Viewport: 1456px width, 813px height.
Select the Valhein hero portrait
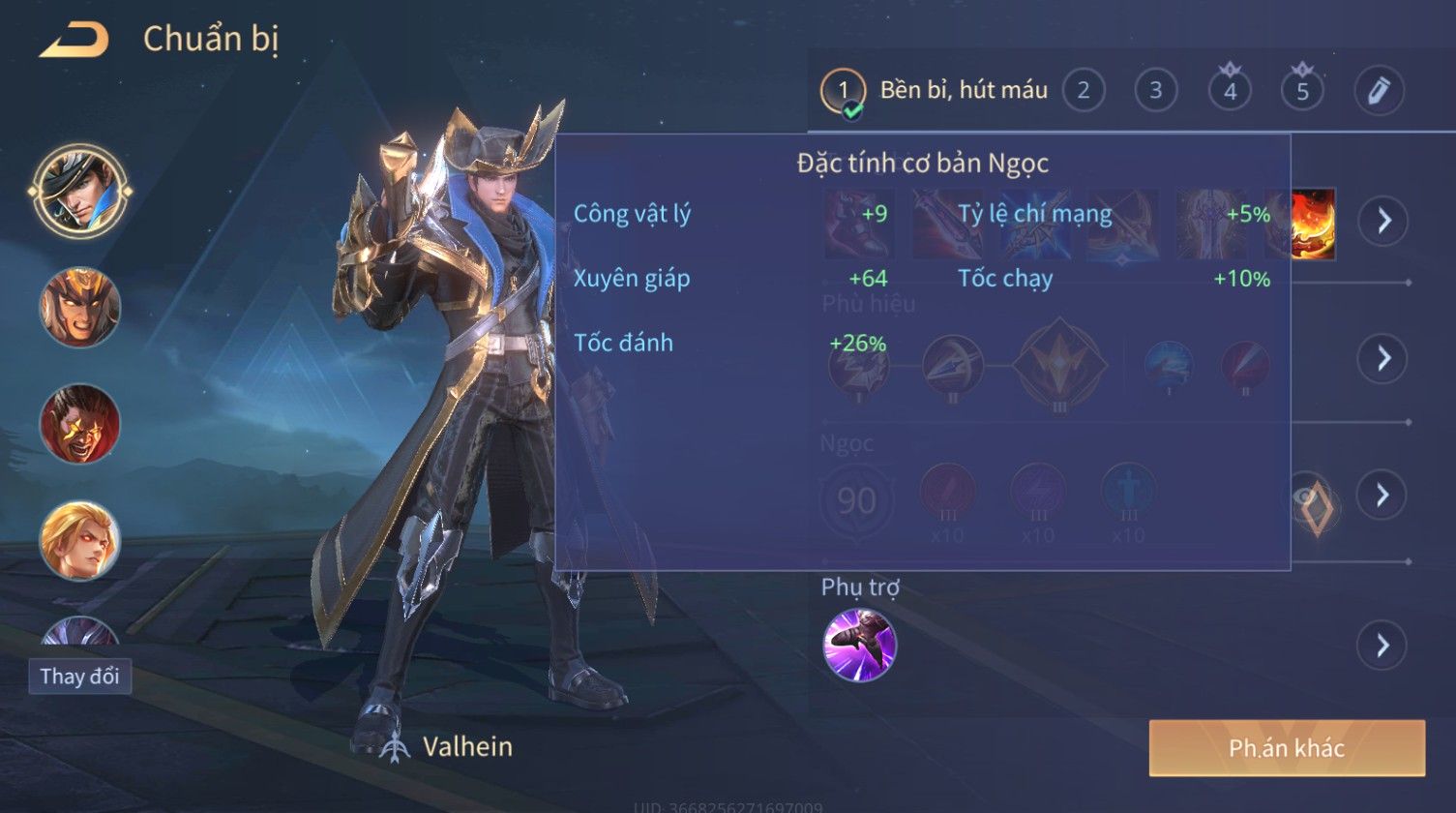click(79, 191)
